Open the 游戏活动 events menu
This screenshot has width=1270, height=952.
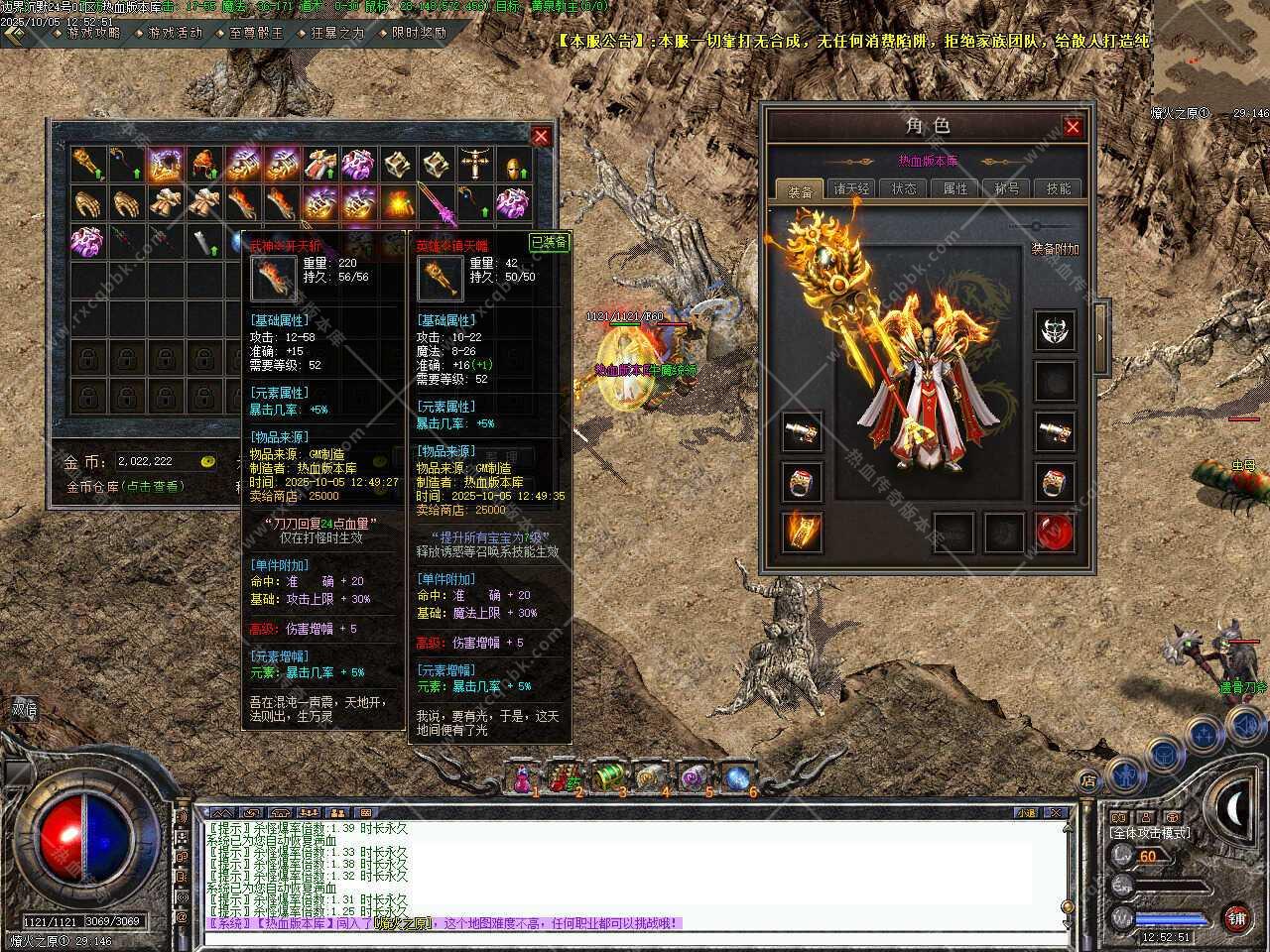[174, 33]
